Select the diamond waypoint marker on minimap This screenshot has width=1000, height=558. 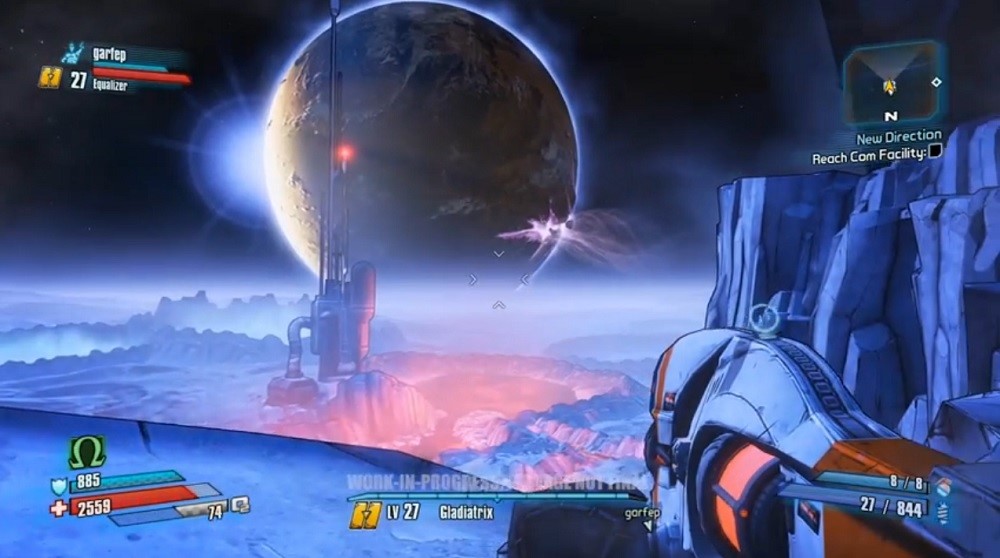pos(936,82)
